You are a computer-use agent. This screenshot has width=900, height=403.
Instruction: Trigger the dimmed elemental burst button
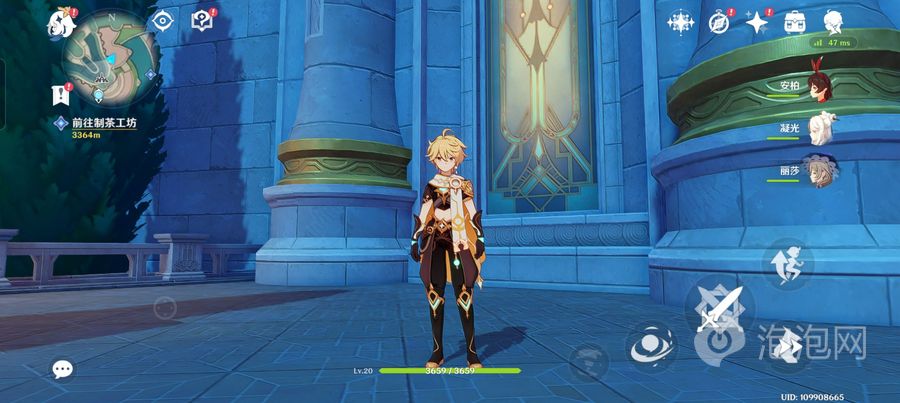589,361
